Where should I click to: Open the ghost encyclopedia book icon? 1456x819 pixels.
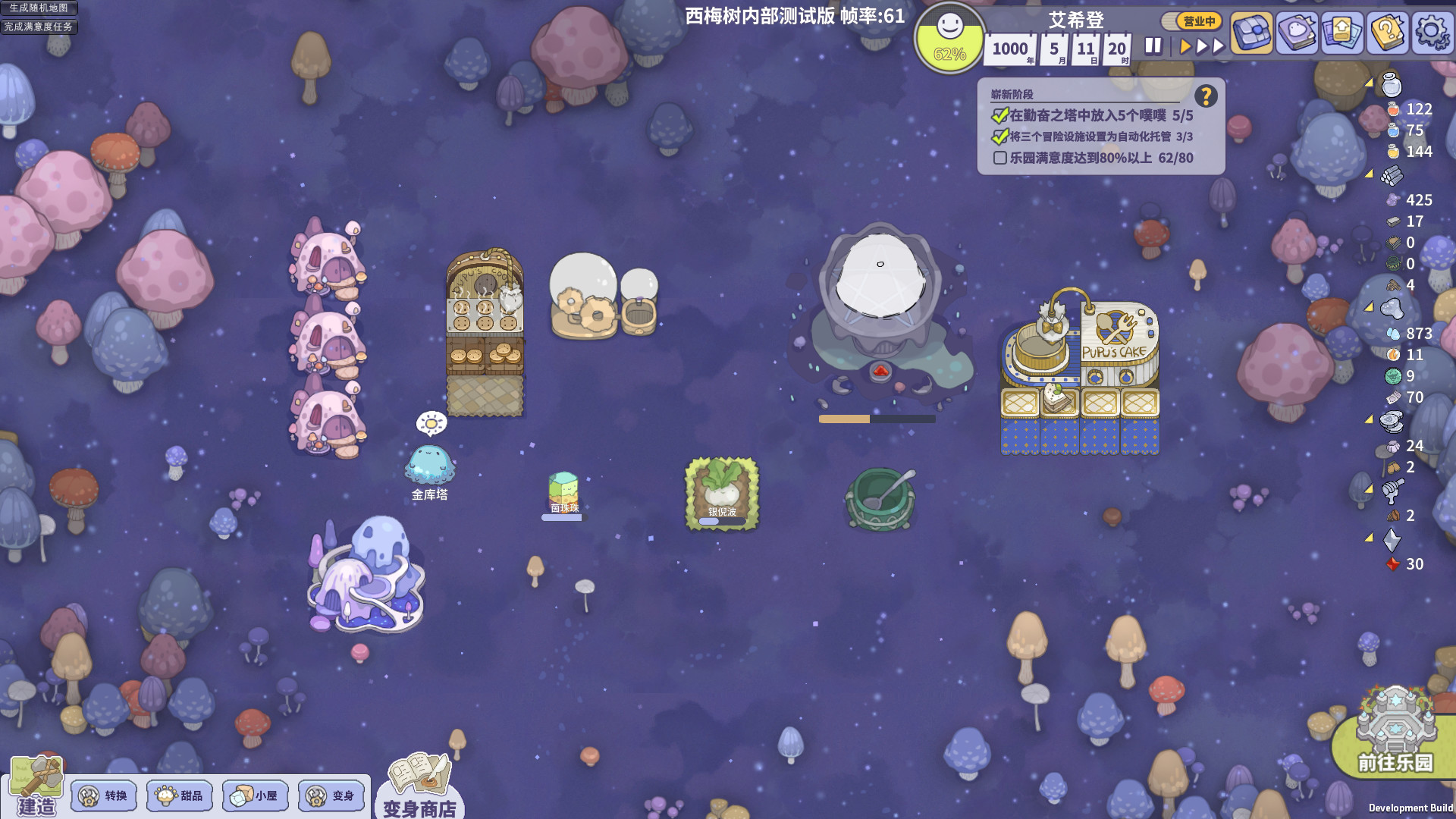pyautogui.click(x=1298, y=32)
